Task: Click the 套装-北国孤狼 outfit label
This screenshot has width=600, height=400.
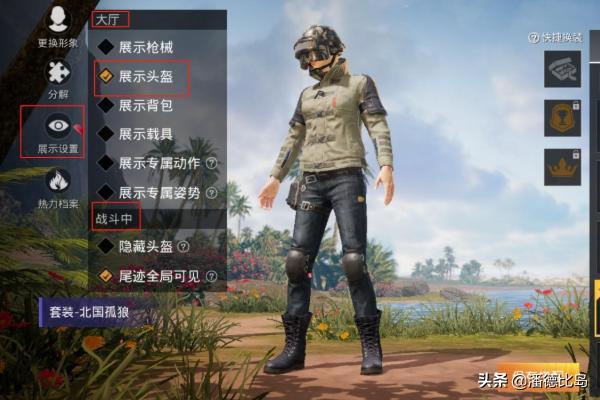Action: pos(92,312)
